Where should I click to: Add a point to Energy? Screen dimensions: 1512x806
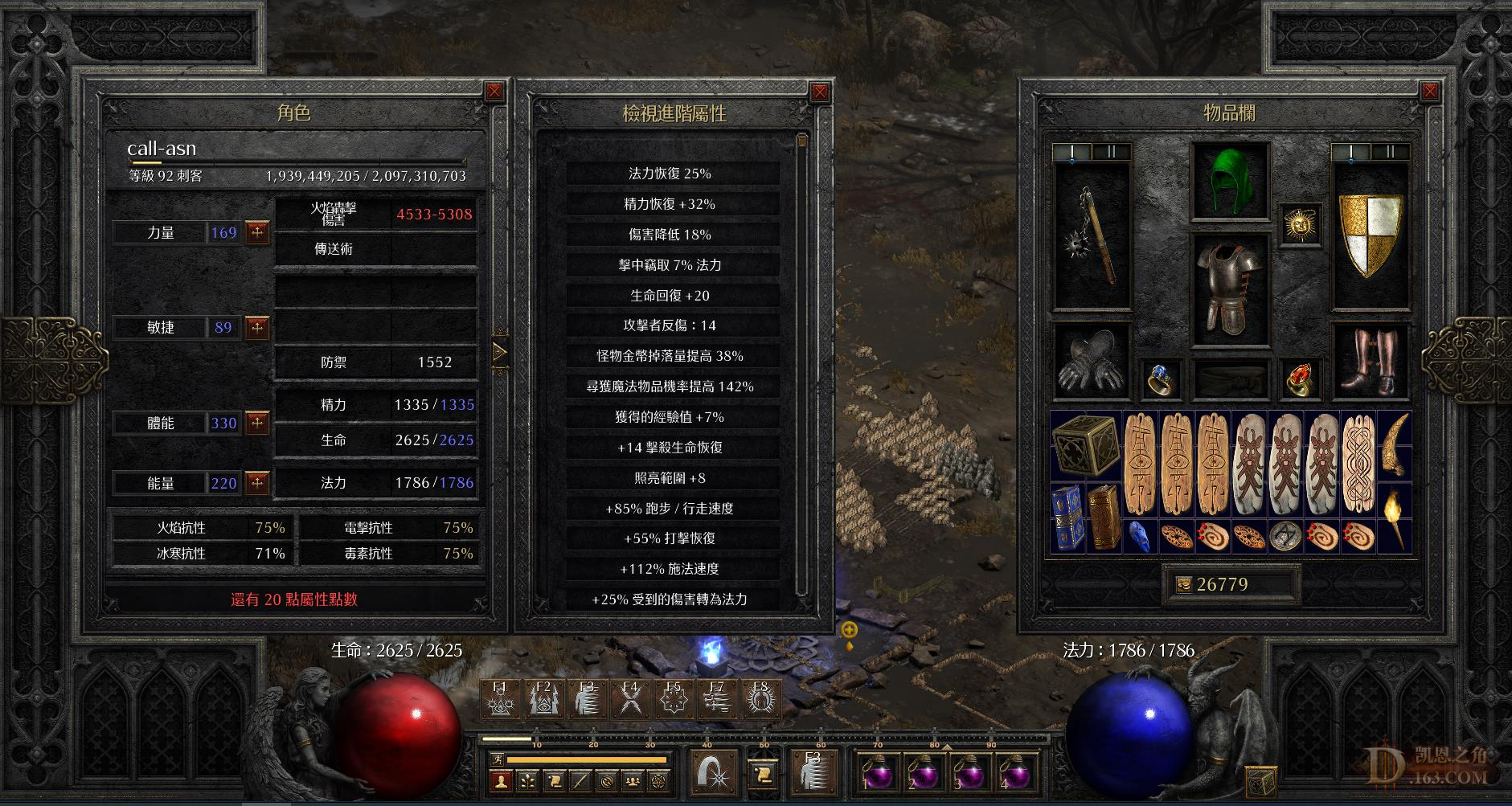[x=257, y=483]
